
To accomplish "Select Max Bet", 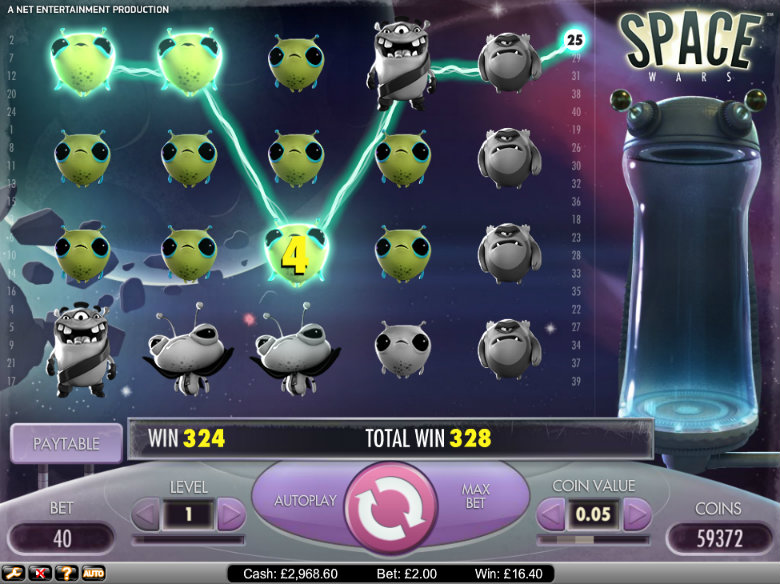I will coord(474,497).
